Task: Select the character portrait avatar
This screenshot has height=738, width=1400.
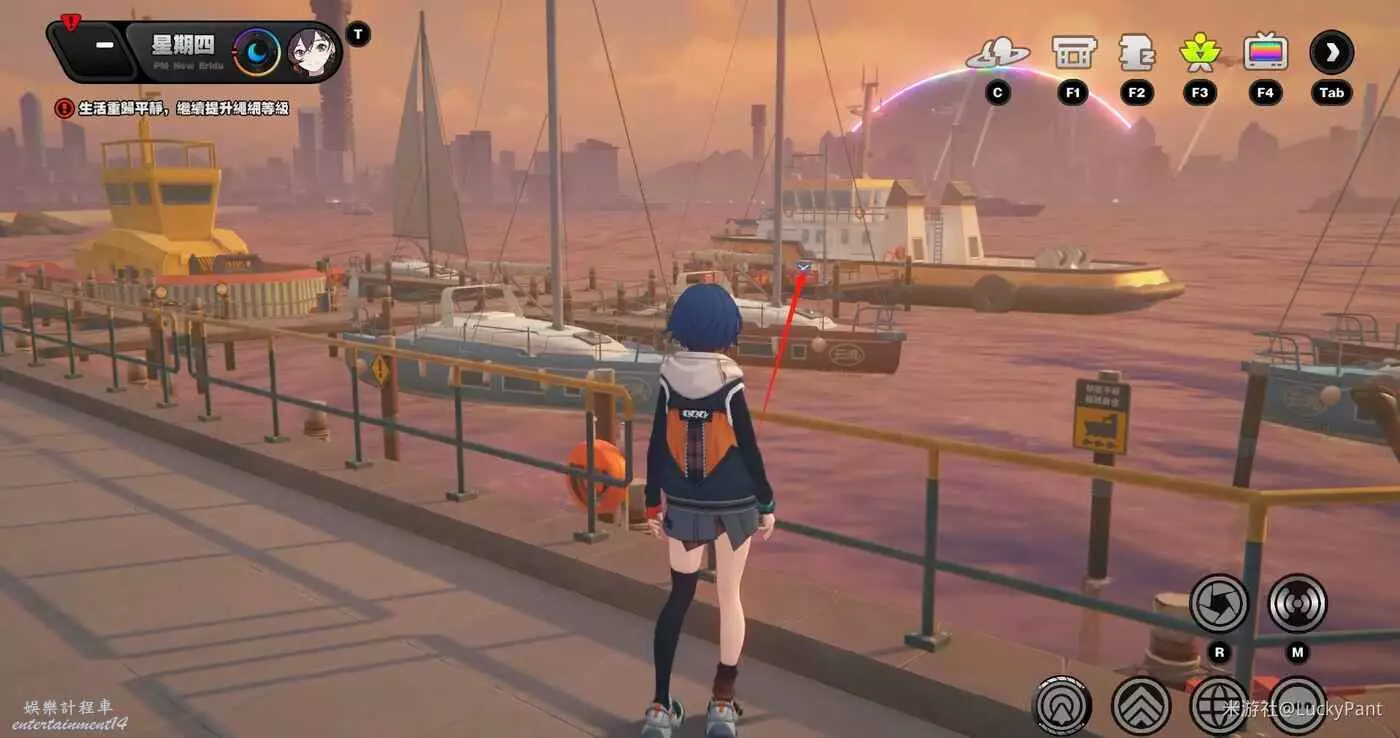Action: click(312, 52)
